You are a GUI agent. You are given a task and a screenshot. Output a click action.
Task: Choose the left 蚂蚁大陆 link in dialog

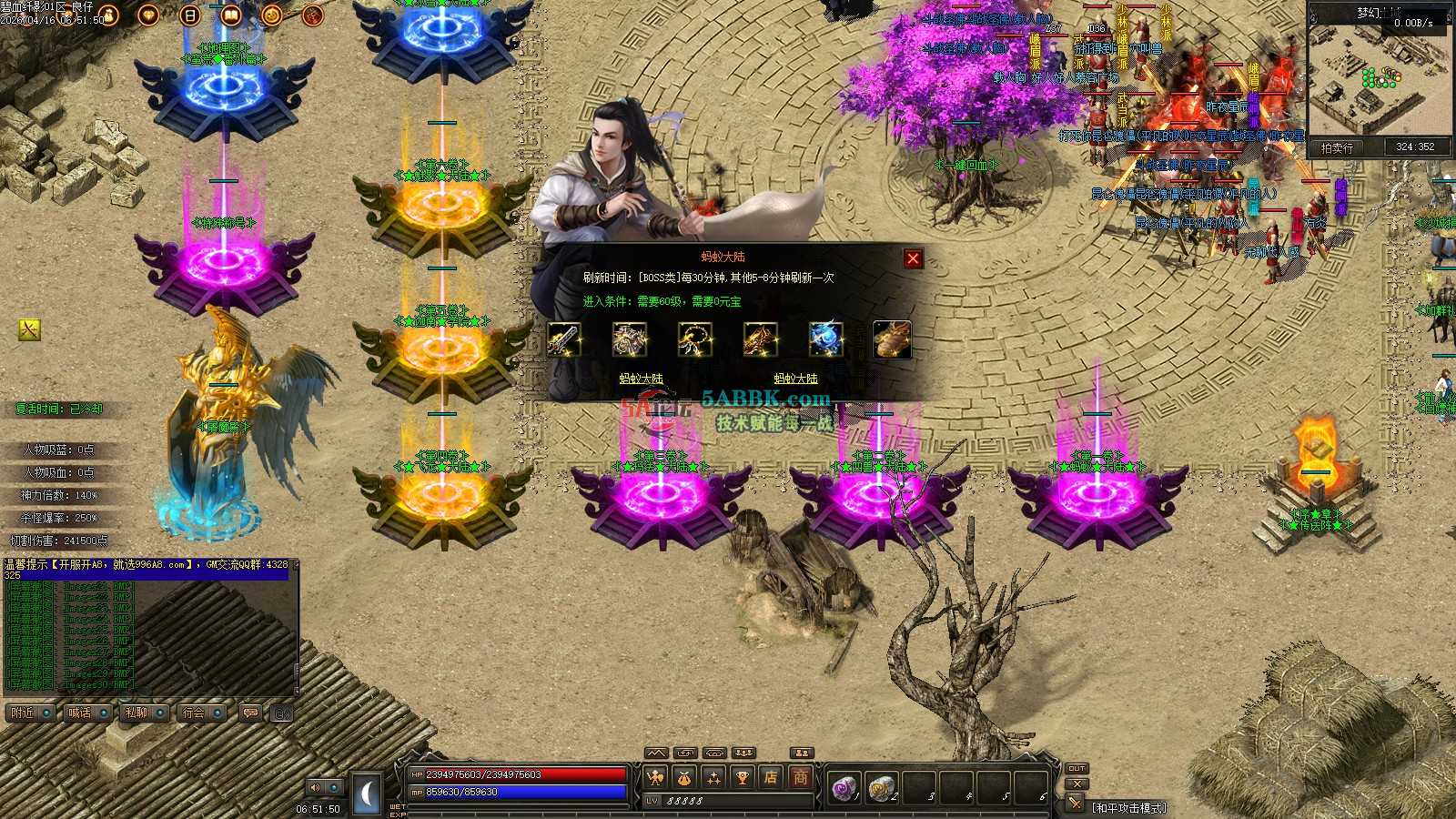click(642, 379)
